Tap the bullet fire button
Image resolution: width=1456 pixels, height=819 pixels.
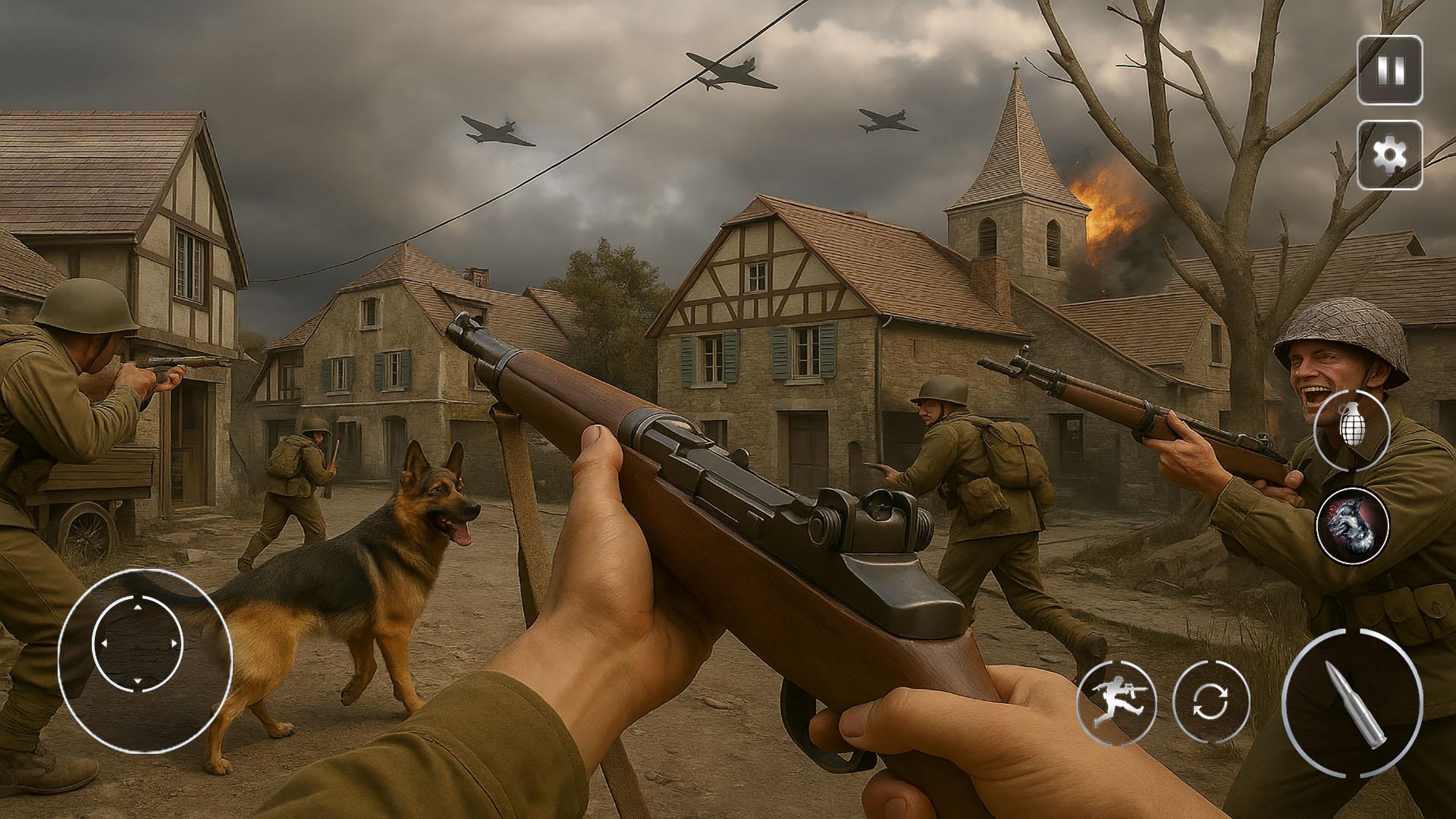tap(1351, 702)
